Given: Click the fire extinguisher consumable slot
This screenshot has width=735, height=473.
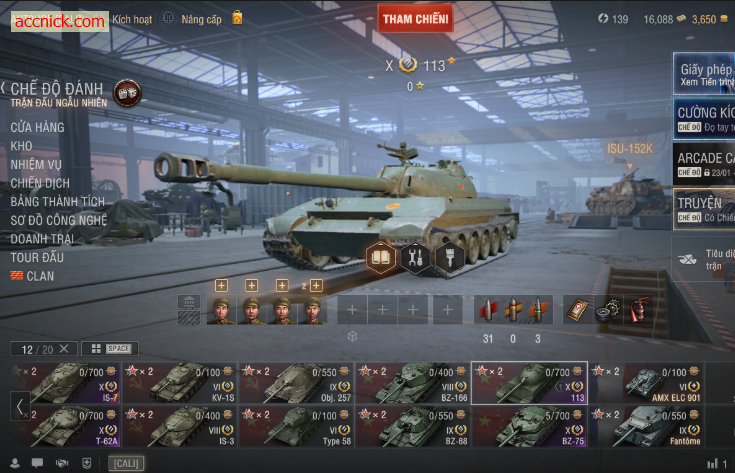Looking at the screenshot, I should 634,310.
